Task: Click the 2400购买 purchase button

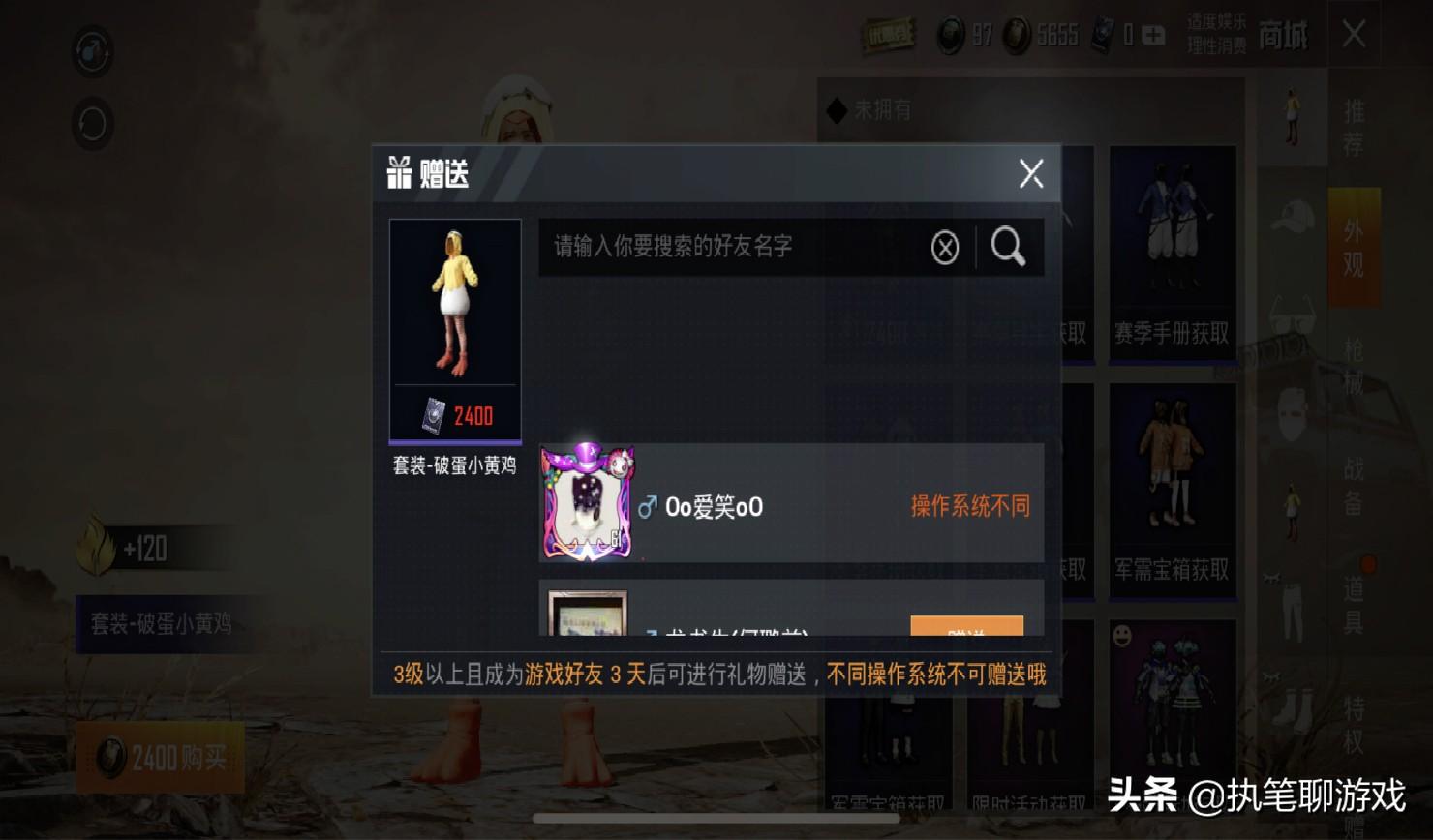Action: 160,758
